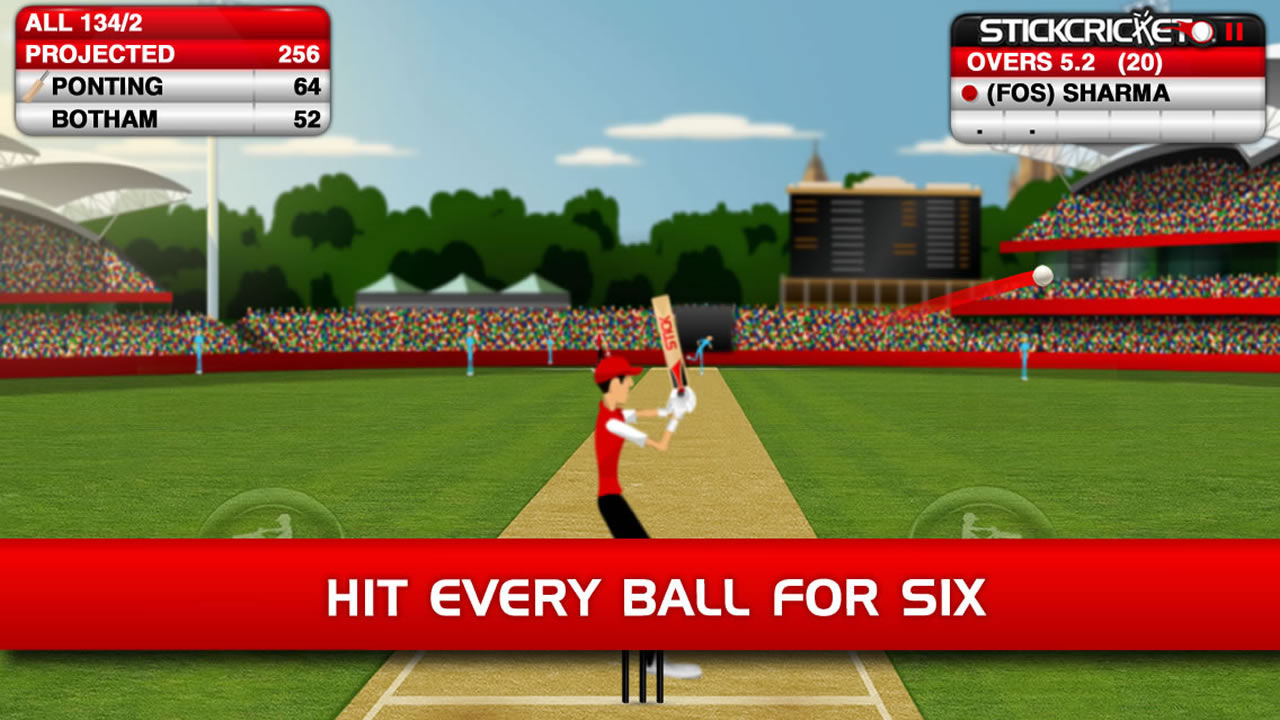Toggle the first ball dot indicator
This screenshot has height=720, width=1280.
(979, 132)
